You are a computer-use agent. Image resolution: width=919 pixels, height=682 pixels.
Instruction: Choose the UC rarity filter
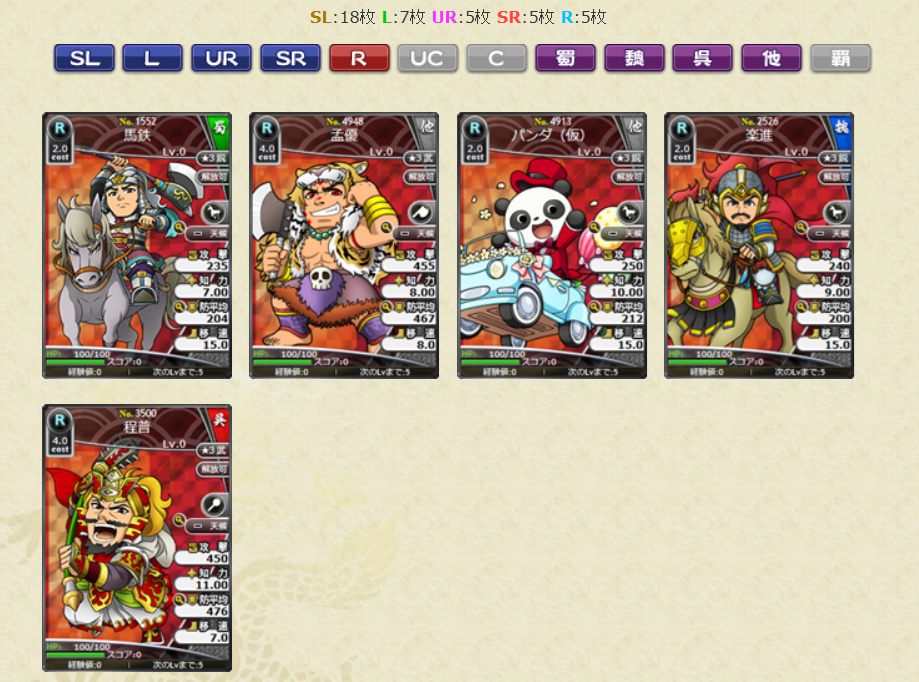coord(427,58)
